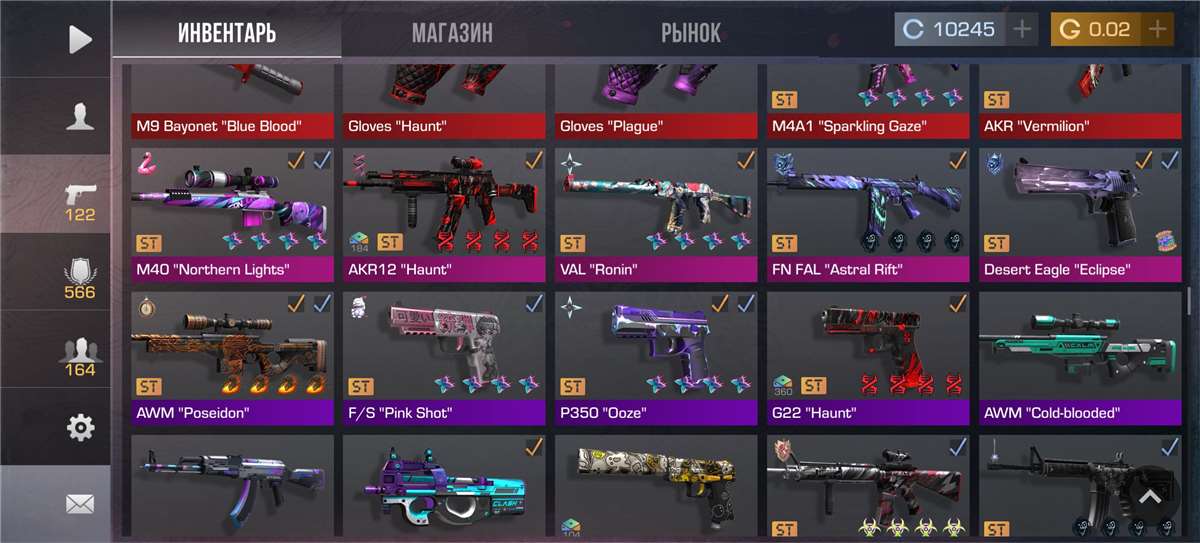Select the VAL "Ronin" skin
This screenshot has width=1200, height=543.
click(656, 212)
